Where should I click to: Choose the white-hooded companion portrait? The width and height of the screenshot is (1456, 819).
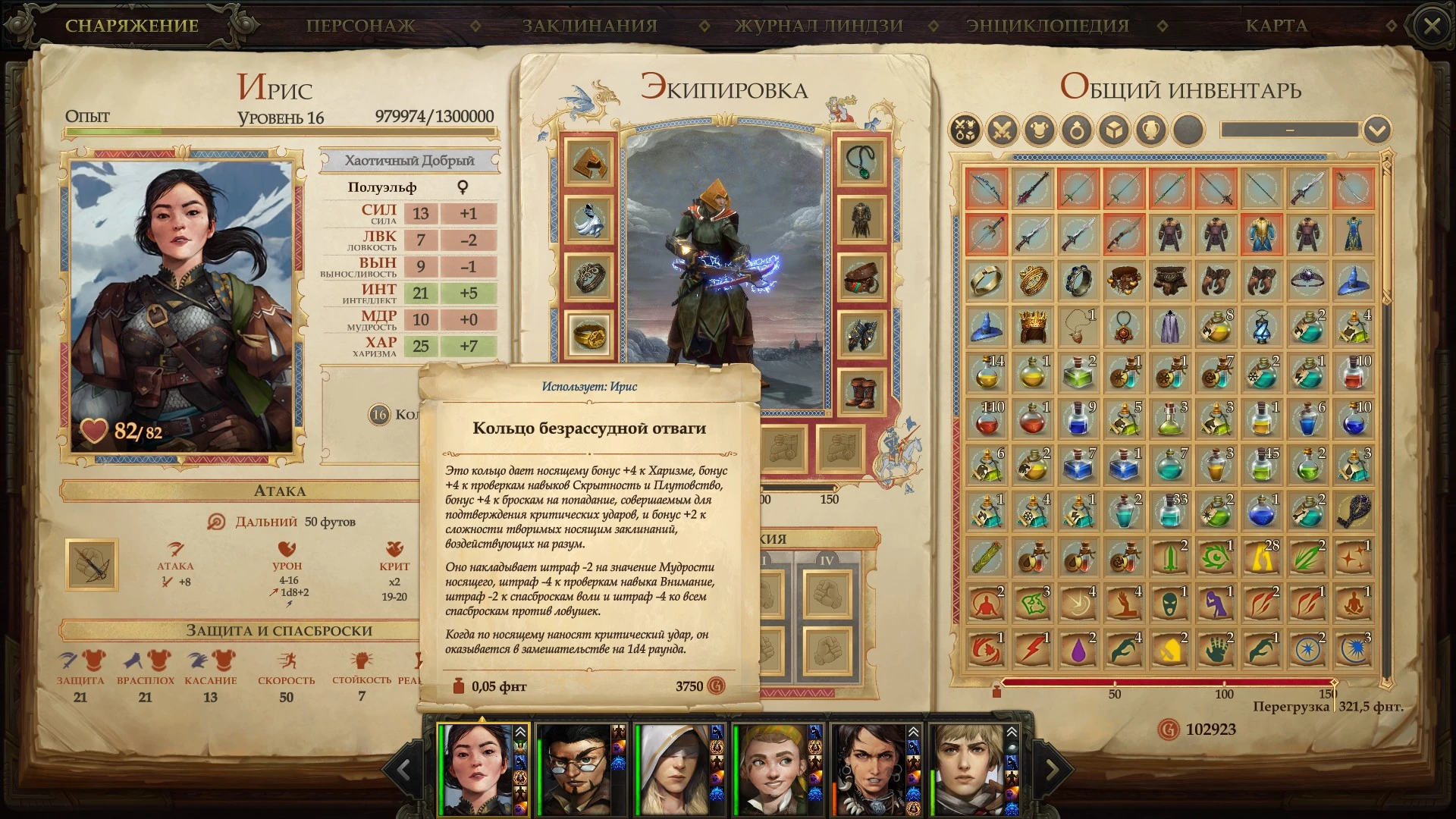point(672,768)
